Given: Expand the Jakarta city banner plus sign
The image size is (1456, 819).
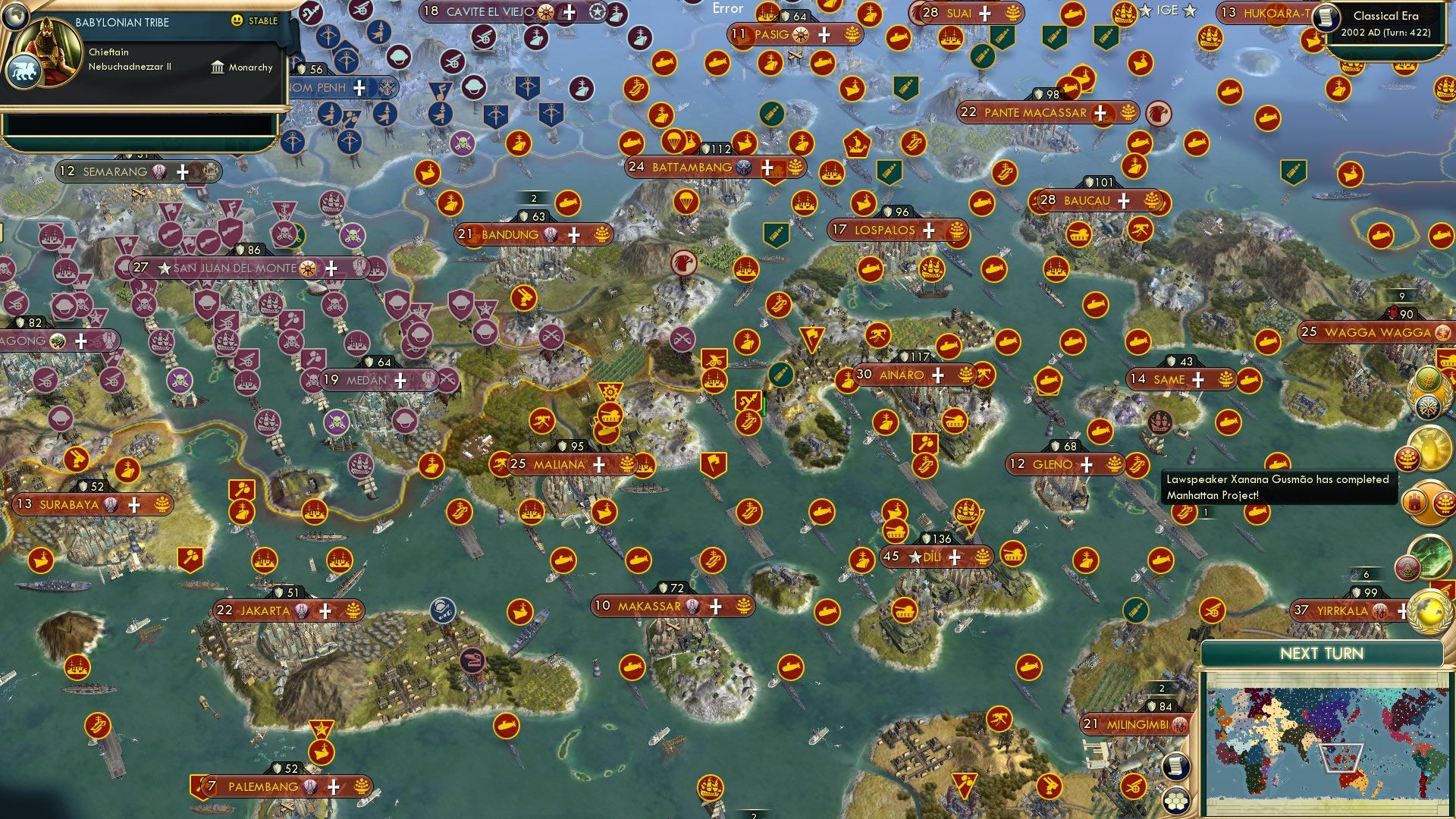Looking at the screenshot, I should [326, 610].
